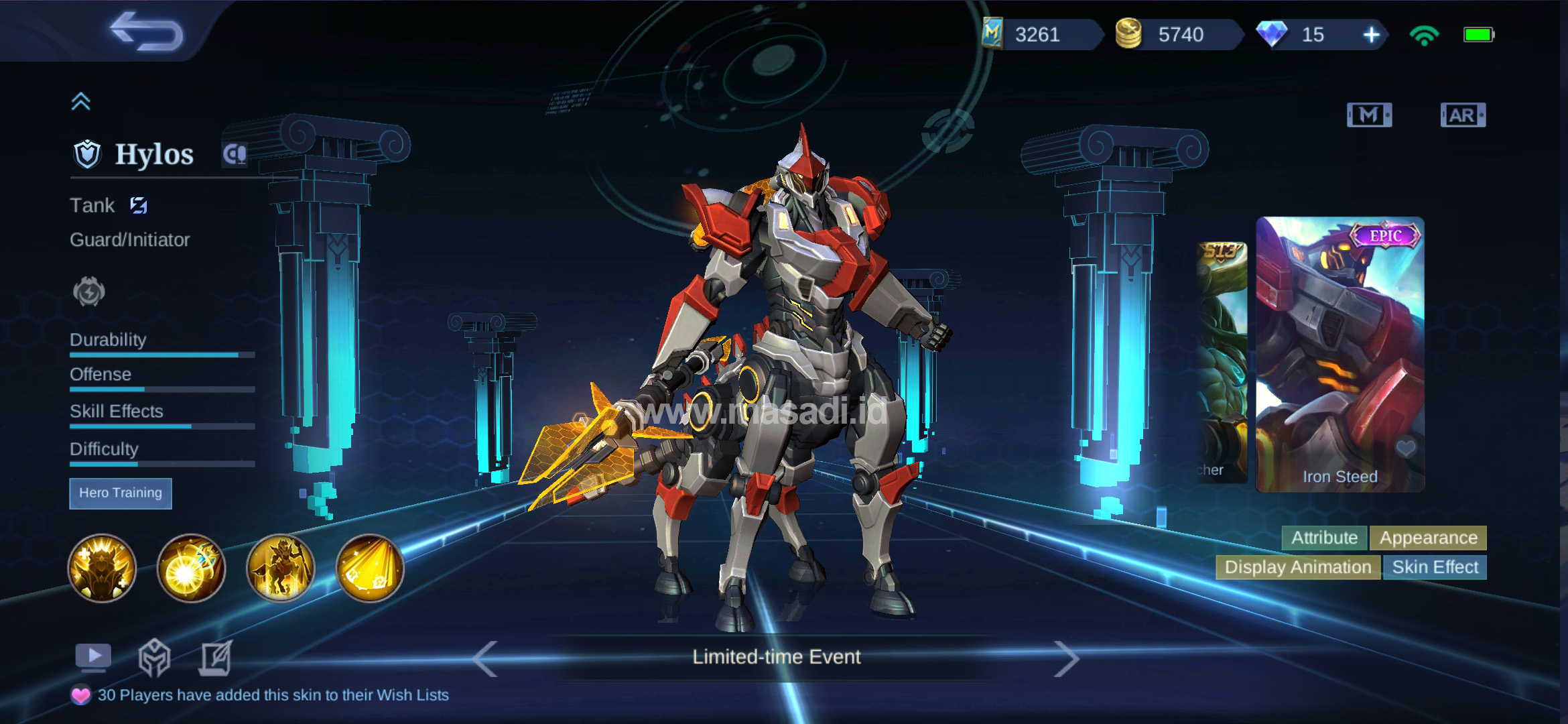Open the ultimate skill icon in skill row
Viewport: 1568px width, 724px height.
tap(371, 568)
